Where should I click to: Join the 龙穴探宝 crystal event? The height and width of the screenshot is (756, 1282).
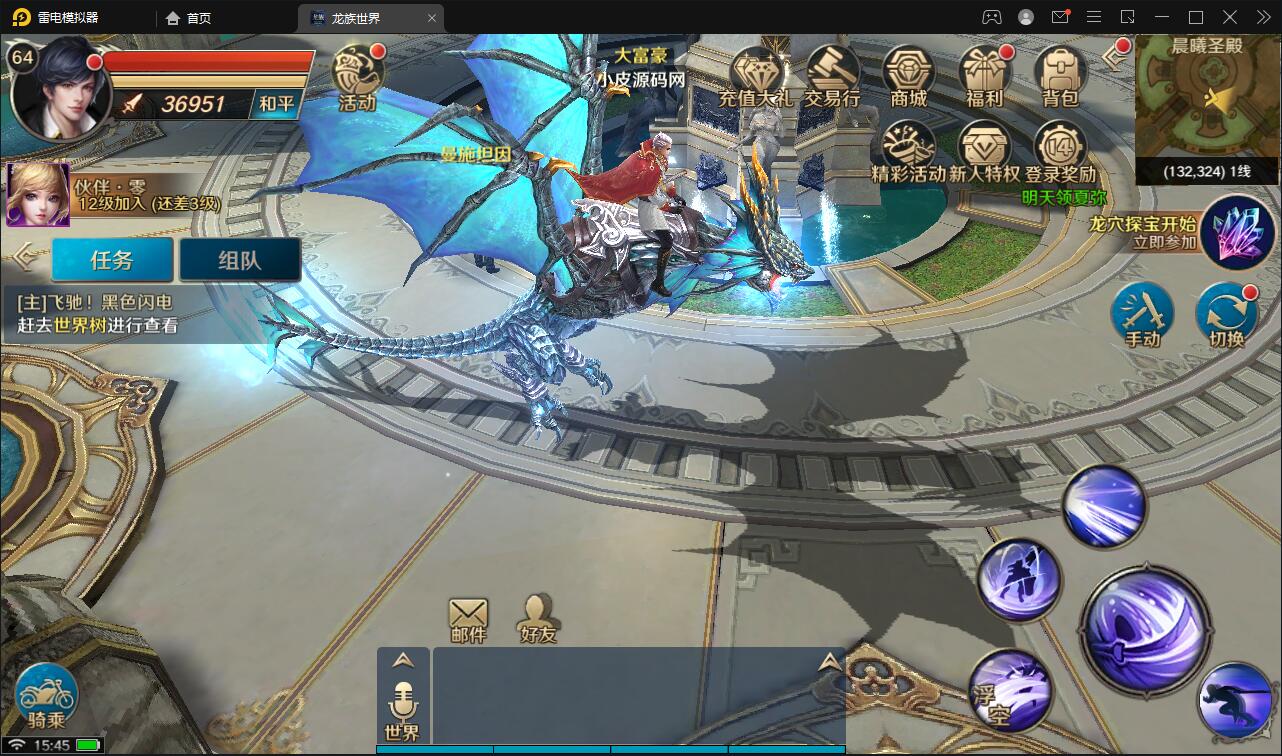pos(1237,232)
